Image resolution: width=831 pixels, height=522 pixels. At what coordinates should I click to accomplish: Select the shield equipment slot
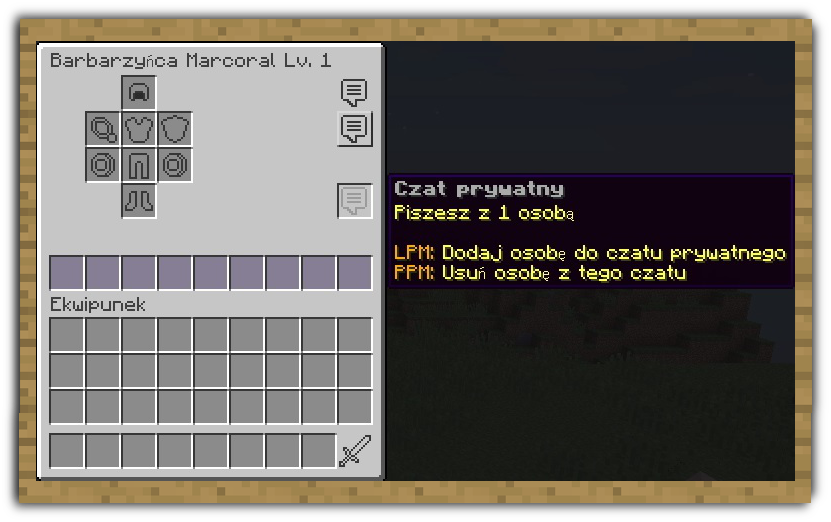[174, 129]
